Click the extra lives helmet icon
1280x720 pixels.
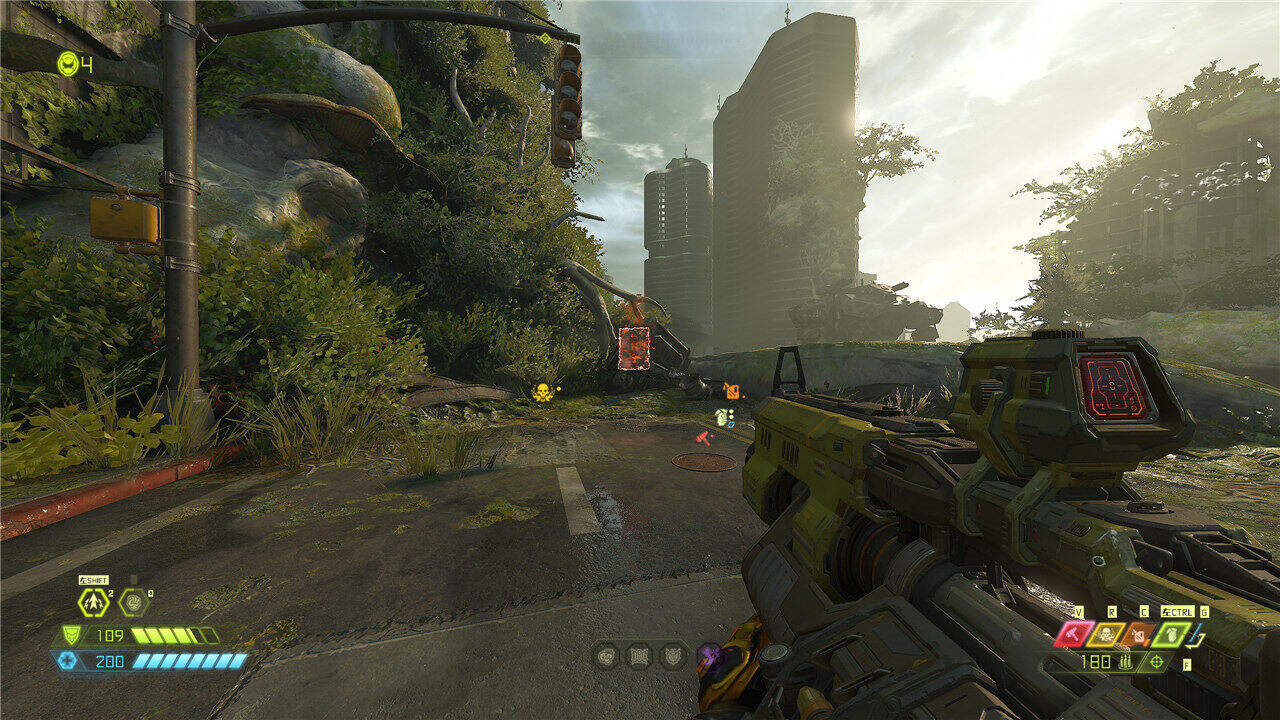(x=67, y=64)
